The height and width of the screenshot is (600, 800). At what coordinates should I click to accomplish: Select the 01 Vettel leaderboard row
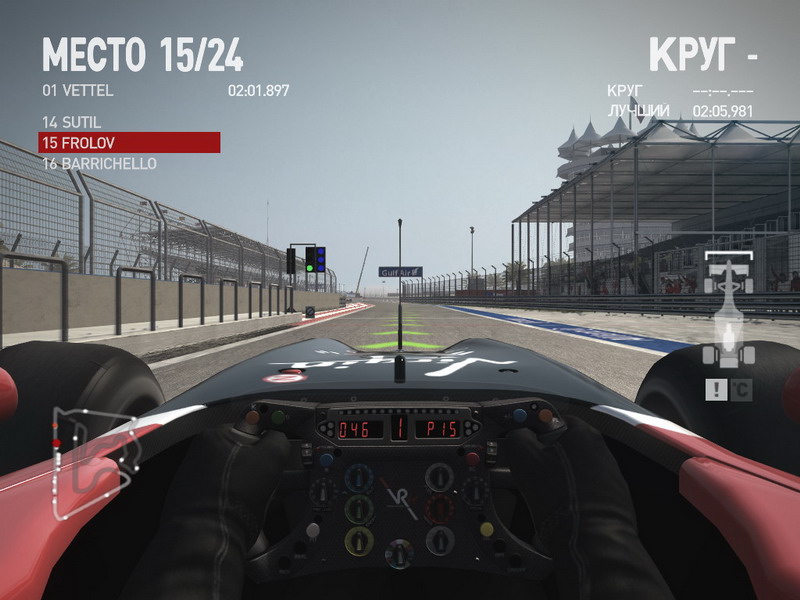coord(165,90)
